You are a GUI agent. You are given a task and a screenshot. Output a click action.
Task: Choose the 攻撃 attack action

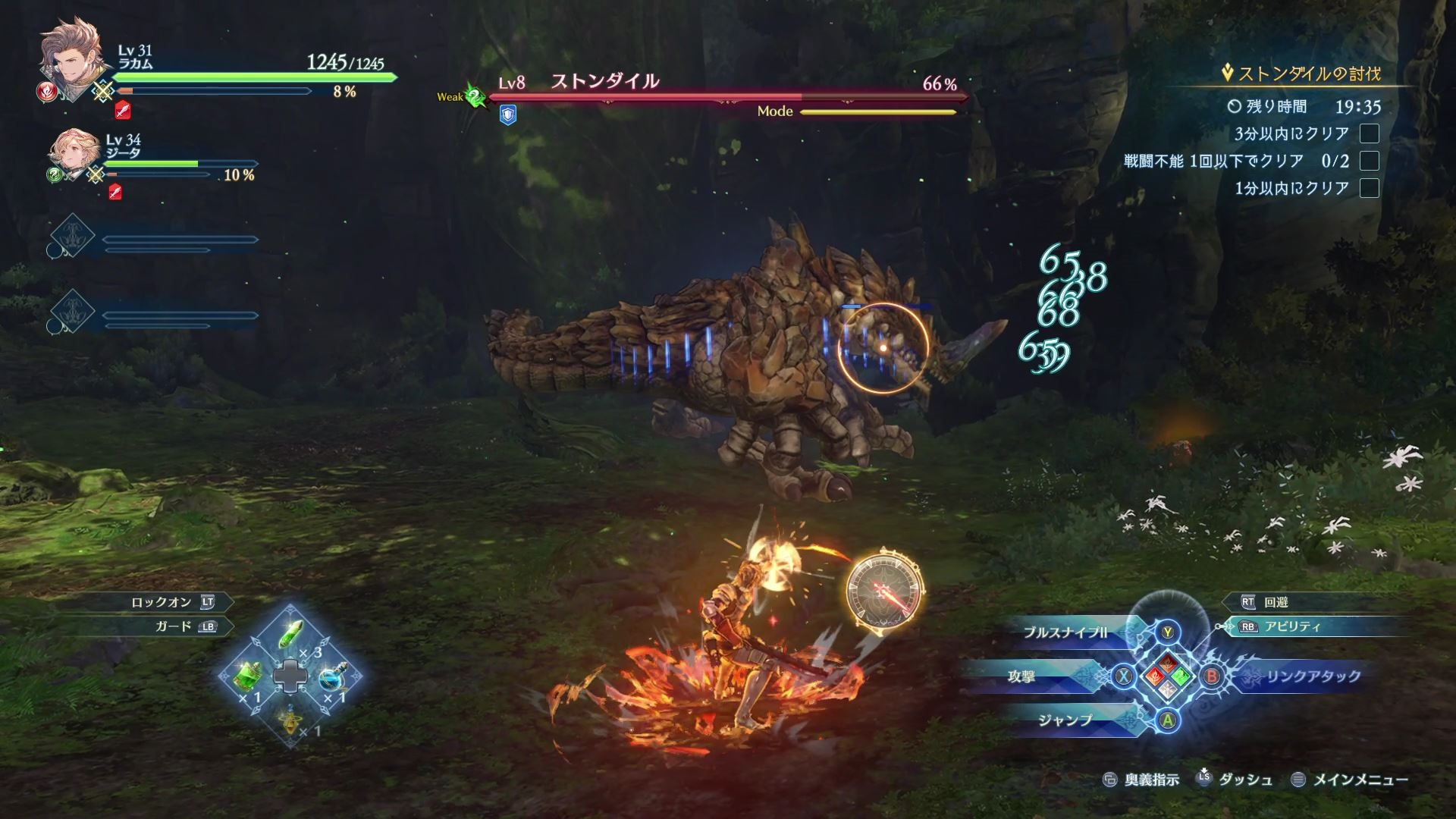click(x=1021, y=676)
